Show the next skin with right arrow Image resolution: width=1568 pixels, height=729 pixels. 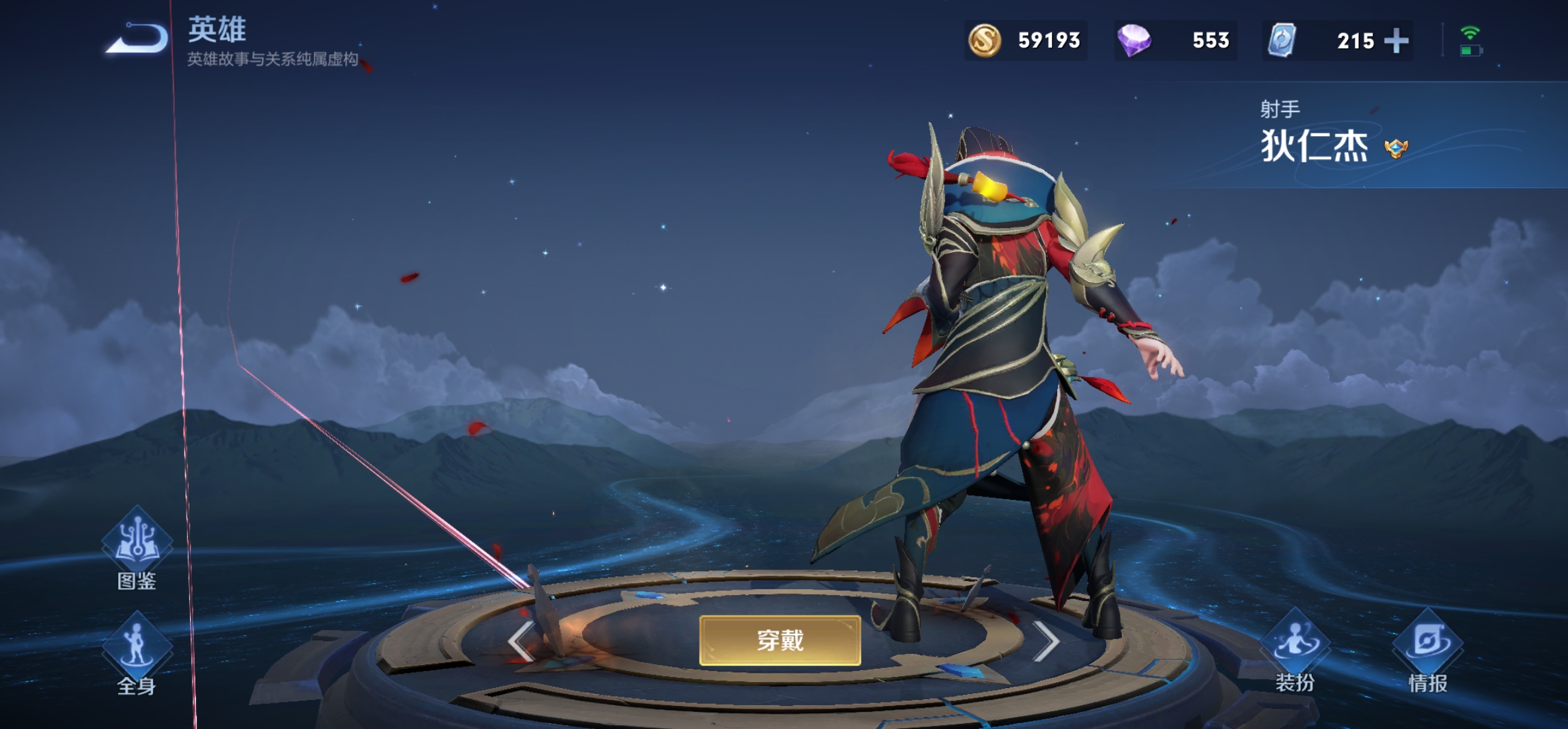click(1046, 641)
